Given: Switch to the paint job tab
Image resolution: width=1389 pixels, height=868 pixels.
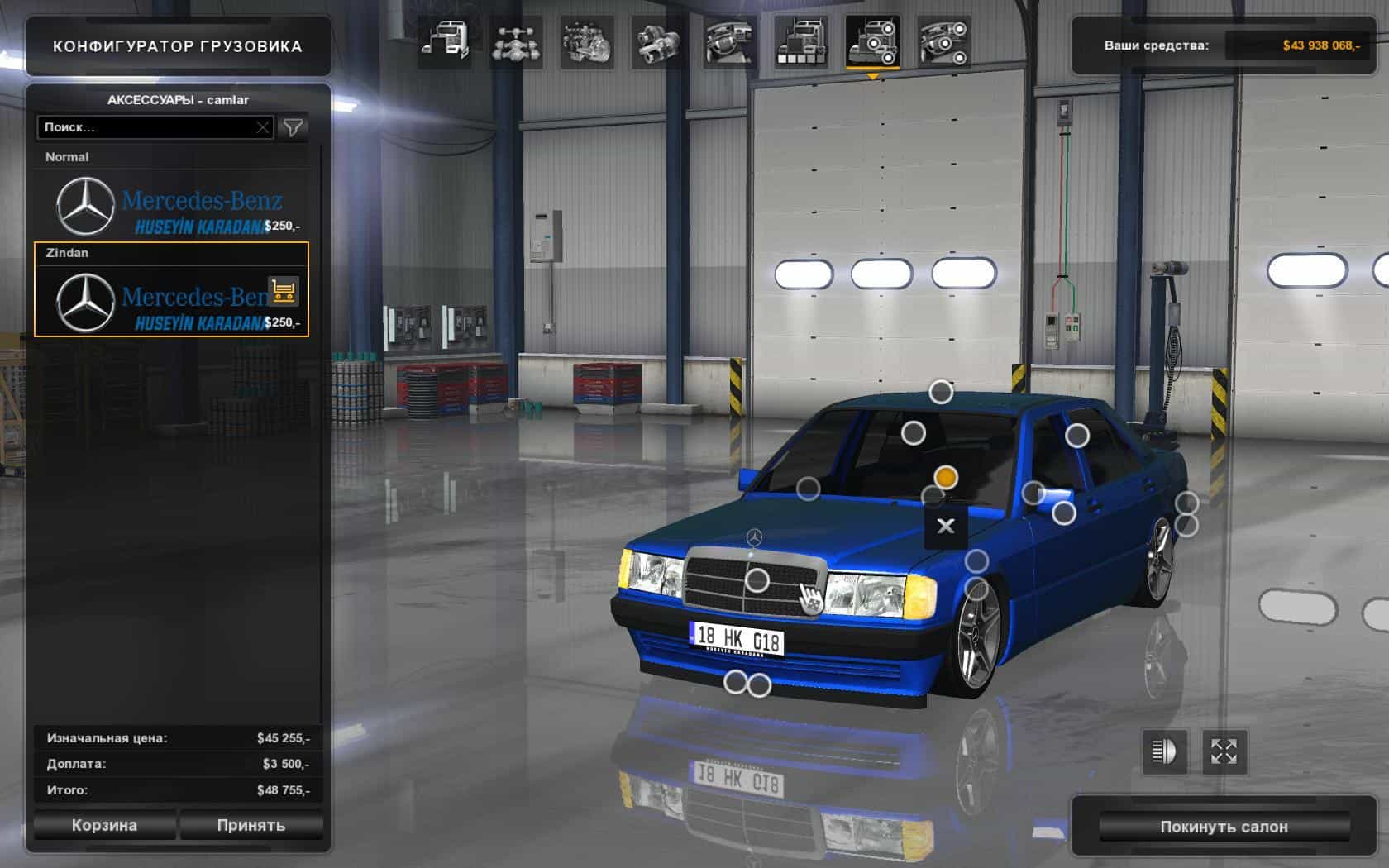Looking at the screenshot, I should 800,41.
